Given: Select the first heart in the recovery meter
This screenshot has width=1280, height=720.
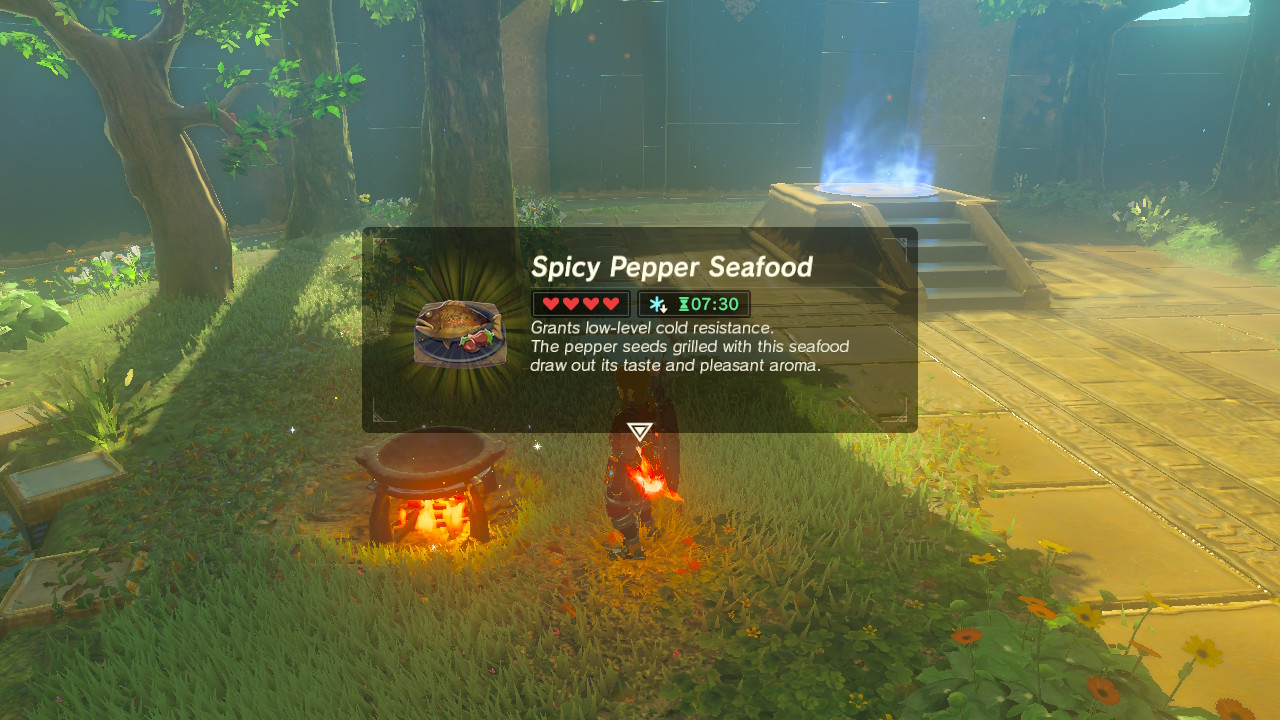Looking at the screenshot, I should point(551,303).
